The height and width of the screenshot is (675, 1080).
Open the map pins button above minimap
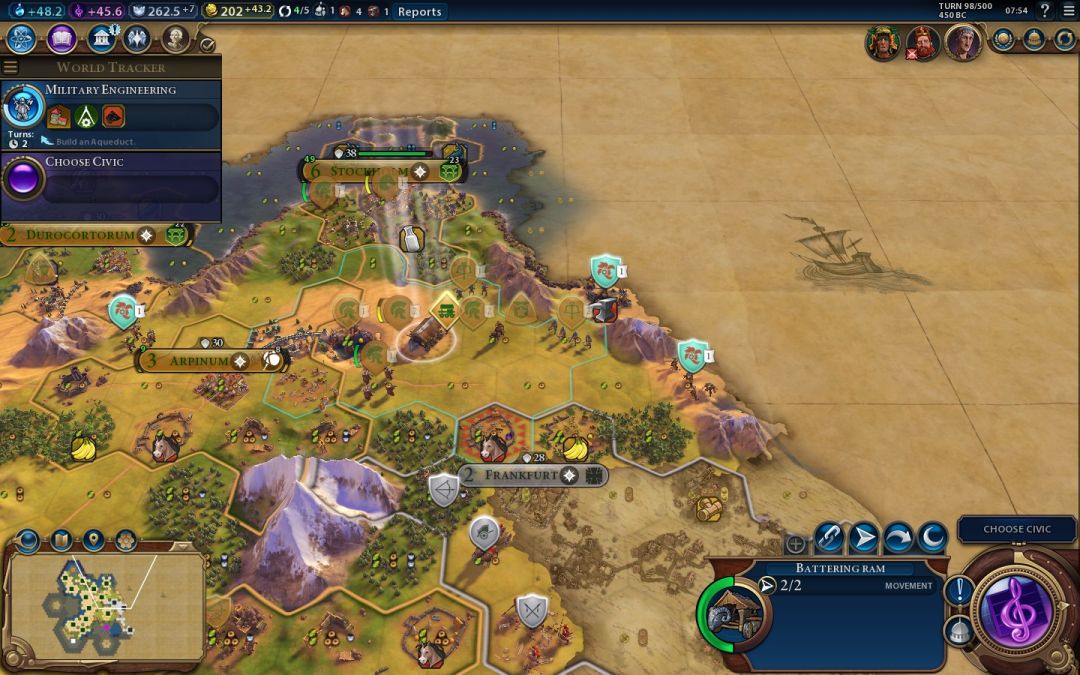(x=94, y=541)
